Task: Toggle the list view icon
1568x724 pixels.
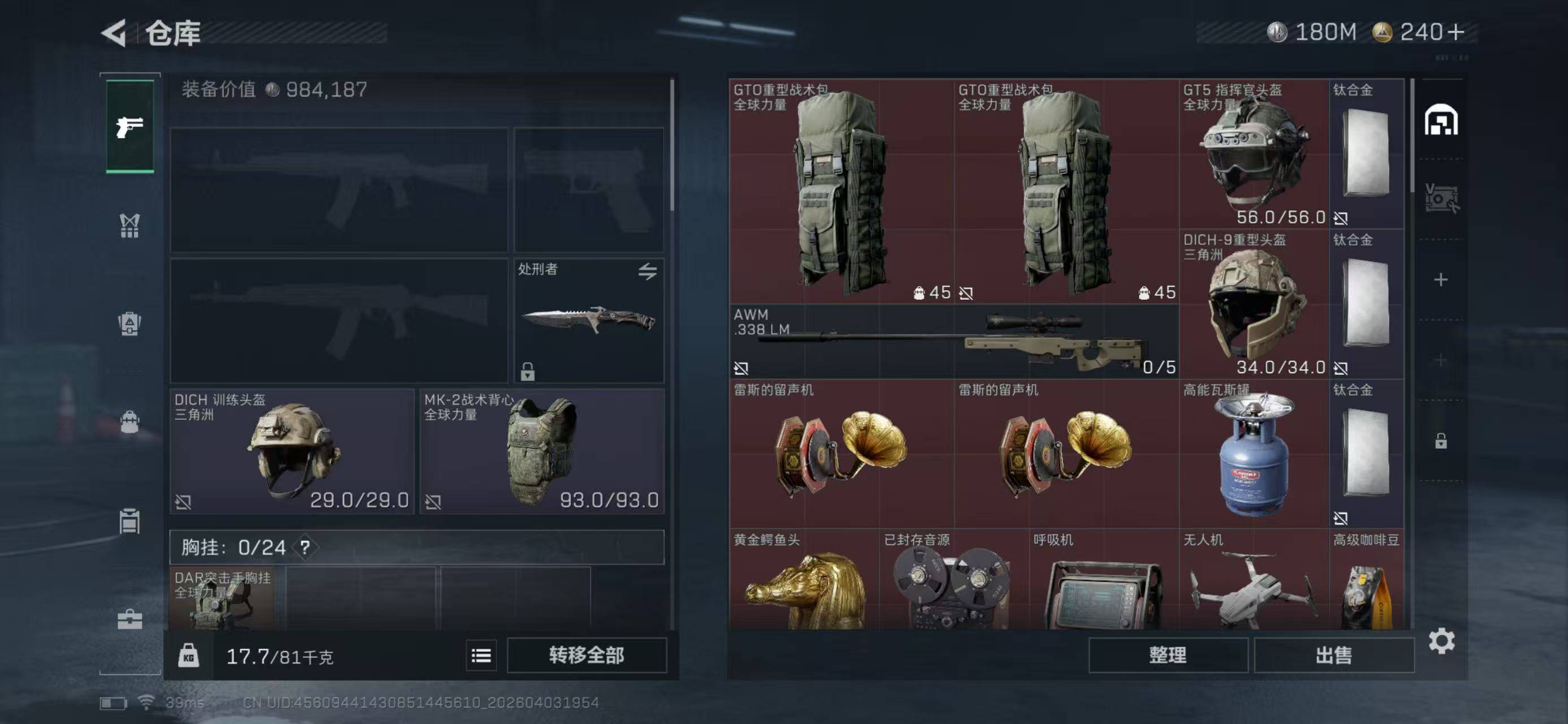Action: 481,655
